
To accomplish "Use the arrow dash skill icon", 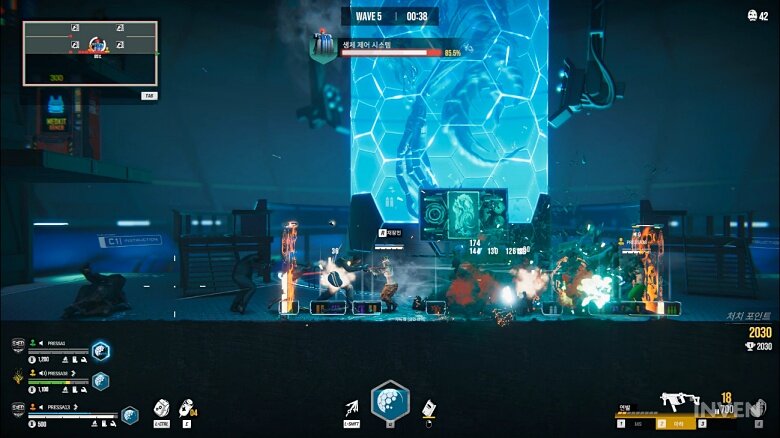I will [352, 408].
